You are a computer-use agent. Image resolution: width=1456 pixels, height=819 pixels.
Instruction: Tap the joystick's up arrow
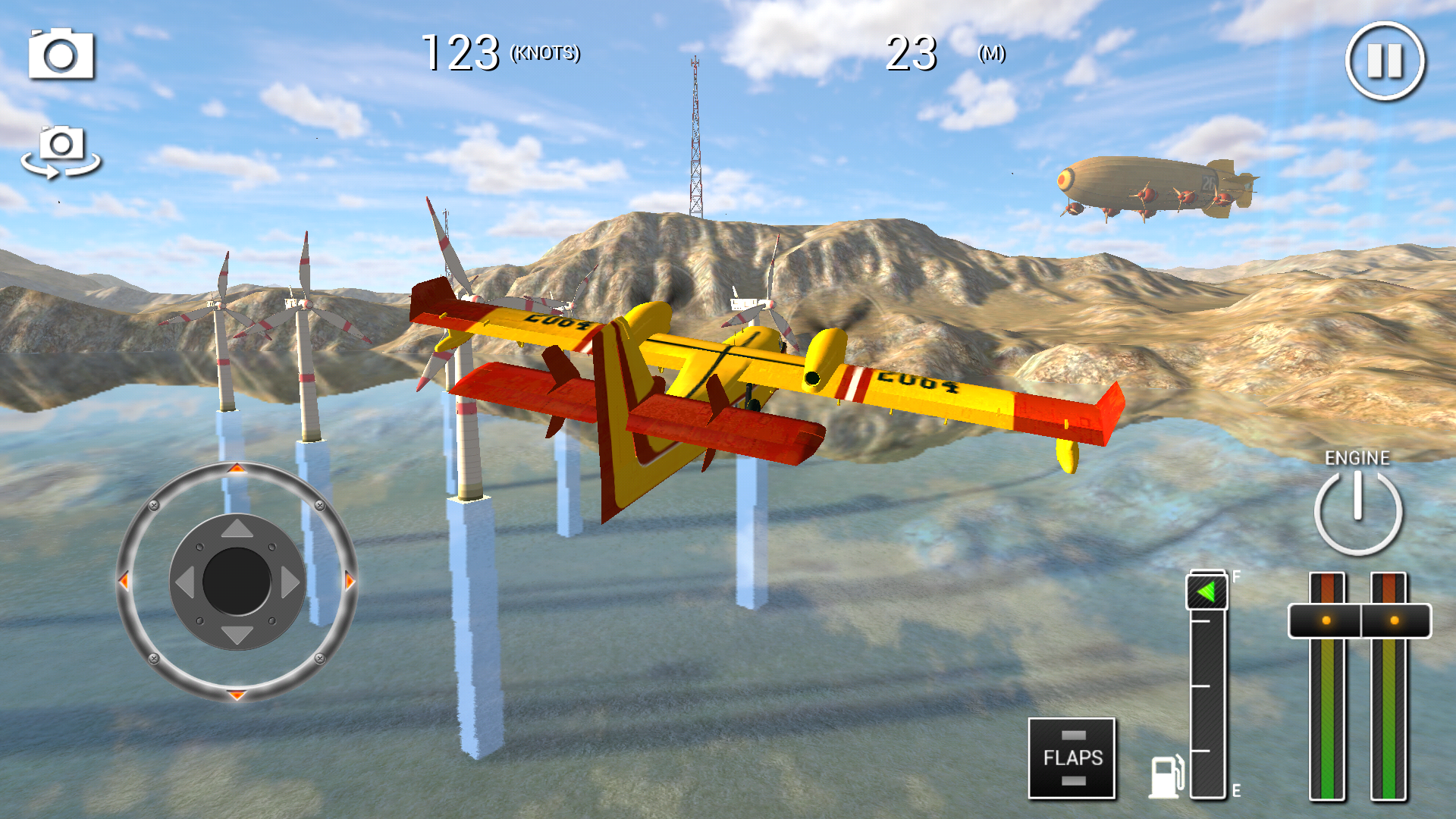[237, 528]
